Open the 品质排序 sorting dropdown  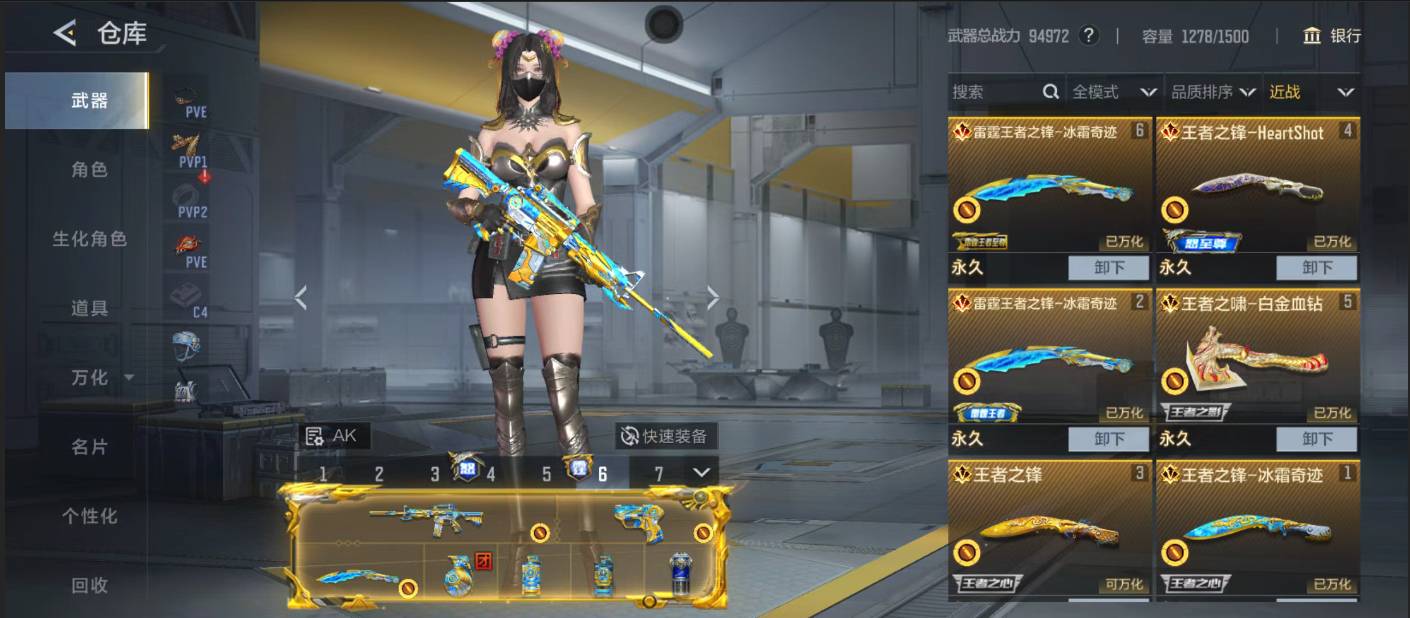click(x=1213, y=92)
